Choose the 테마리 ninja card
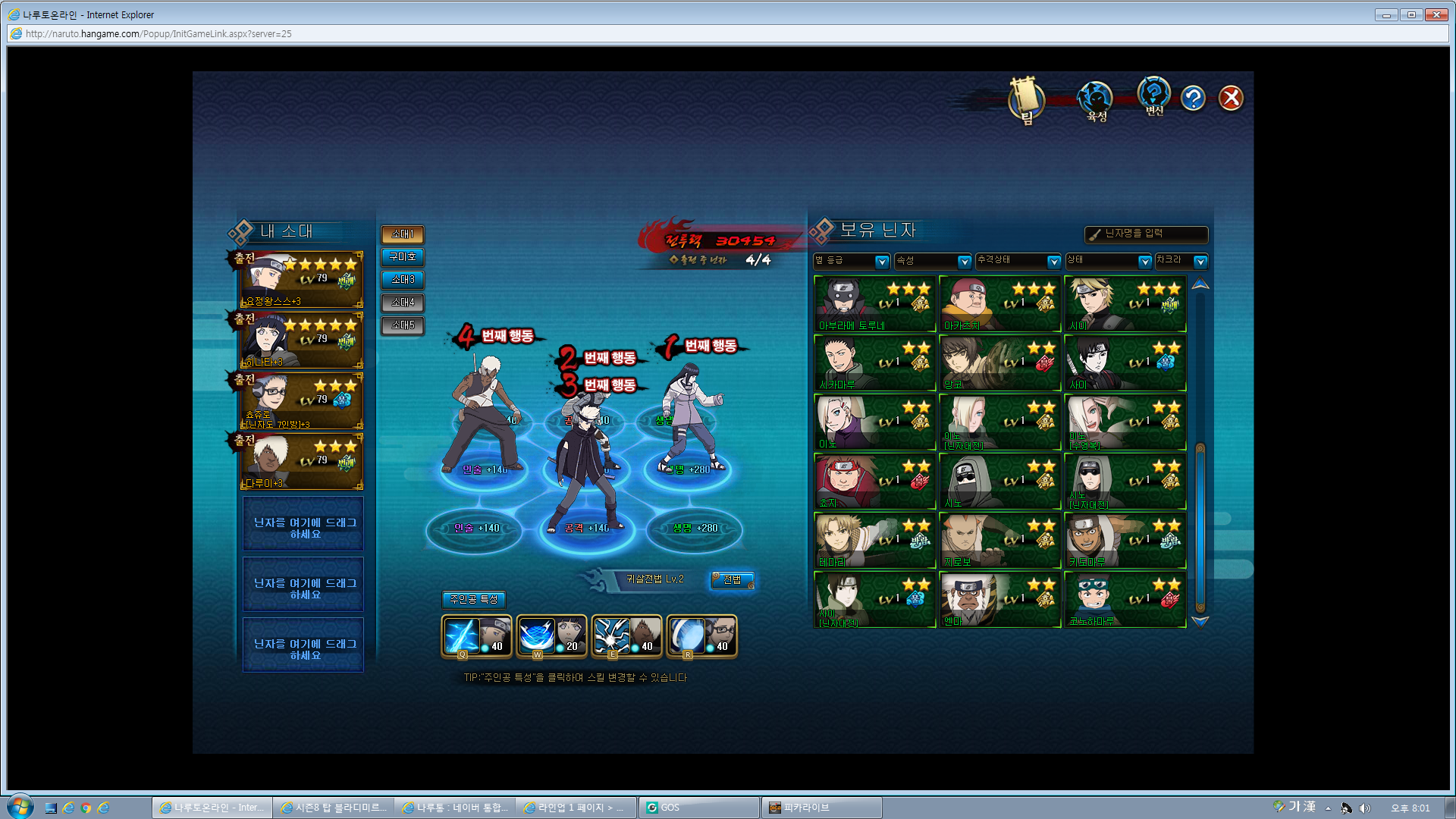 (874, 541)
